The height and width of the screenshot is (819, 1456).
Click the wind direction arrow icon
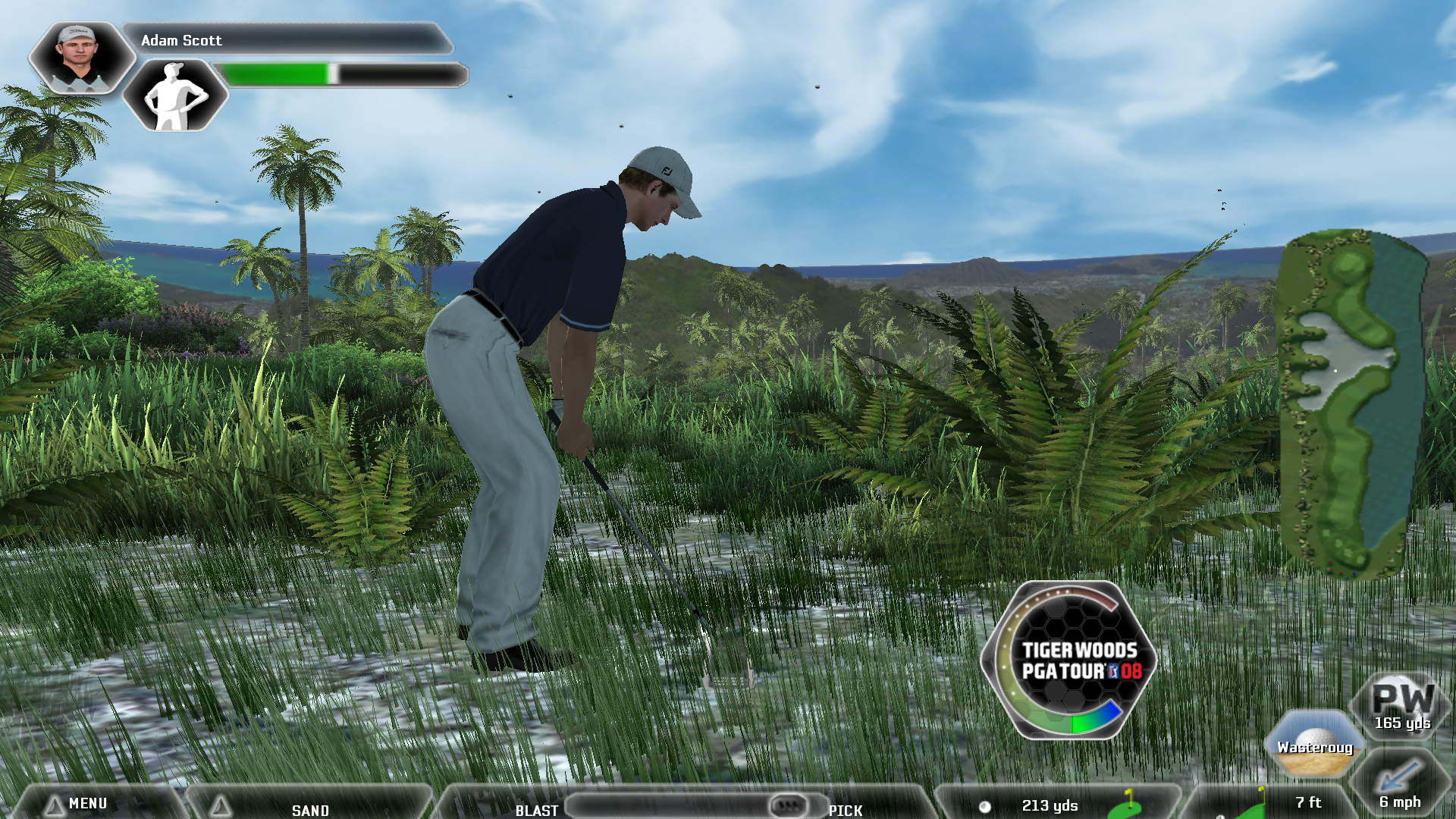click(x=1398, y=776)
